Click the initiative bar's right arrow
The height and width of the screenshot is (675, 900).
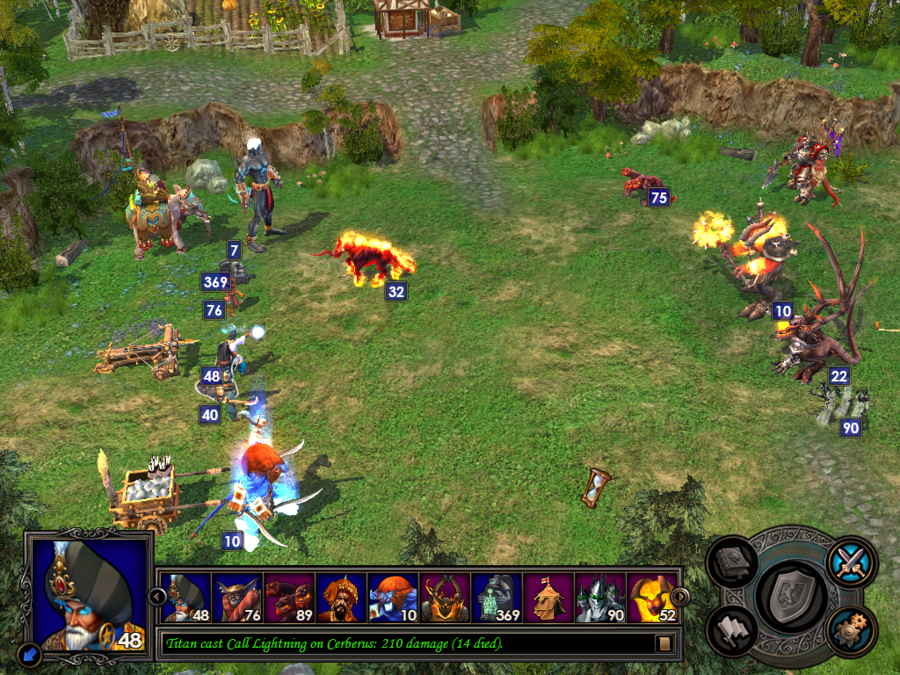(x=680, y=597)
